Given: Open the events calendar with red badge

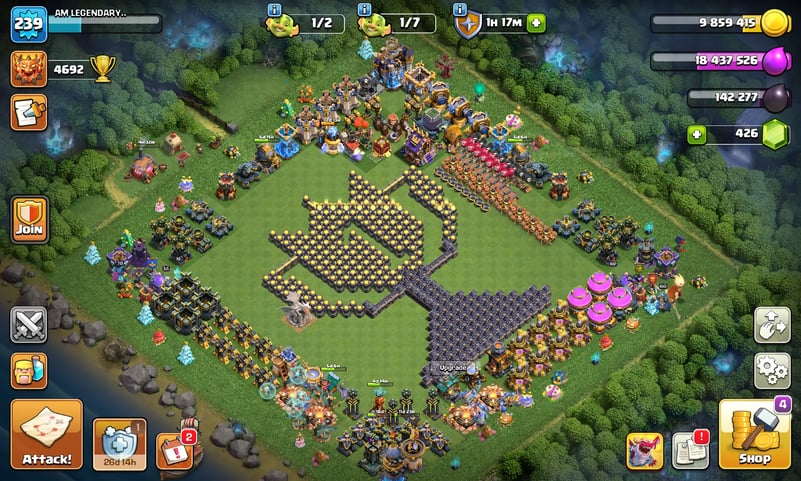Looking at the screenshot, I should click(173, 449).
